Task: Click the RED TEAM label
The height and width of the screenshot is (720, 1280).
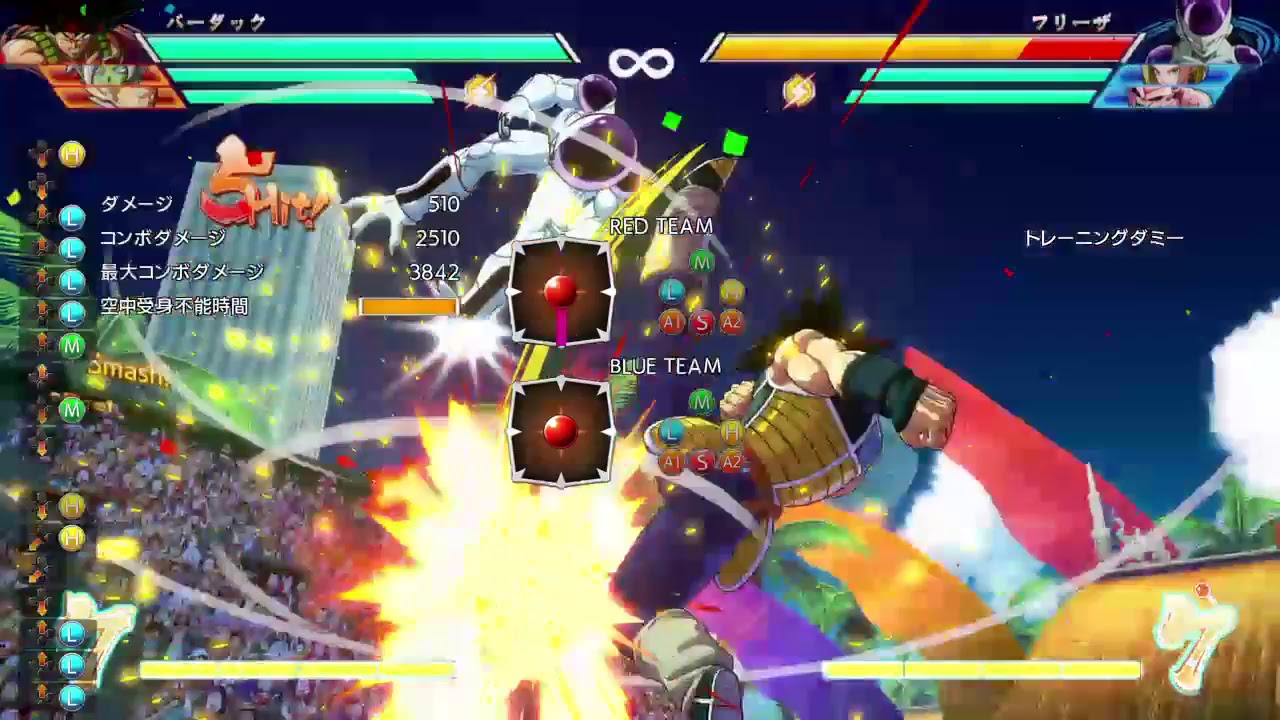Action: point(661,227)
